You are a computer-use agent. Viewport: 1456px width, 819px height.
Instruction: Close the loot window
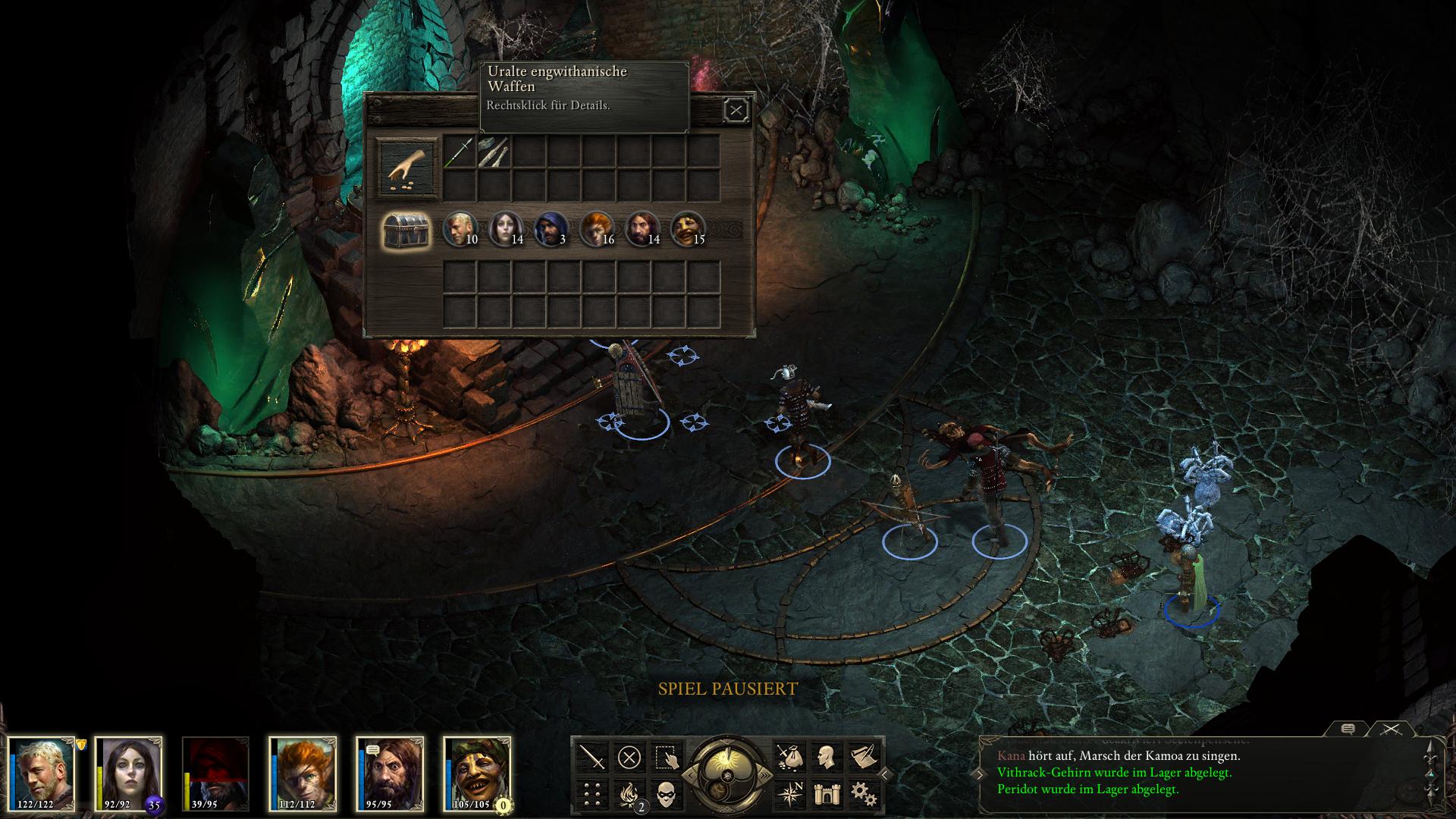pos(736,111)
